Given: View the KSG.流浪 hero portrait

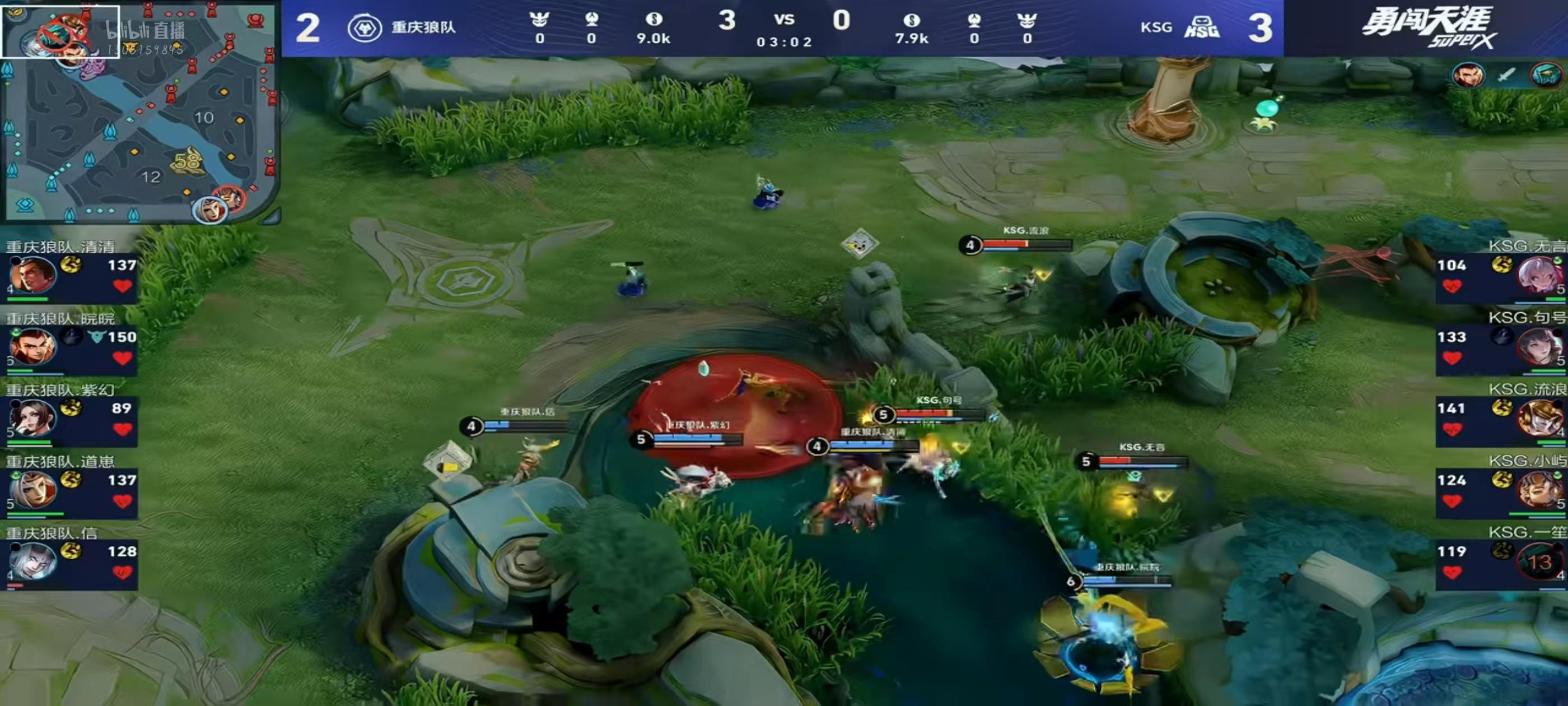Looking at the screenshot, I should pyautogui.click(x=1539, y=419).
